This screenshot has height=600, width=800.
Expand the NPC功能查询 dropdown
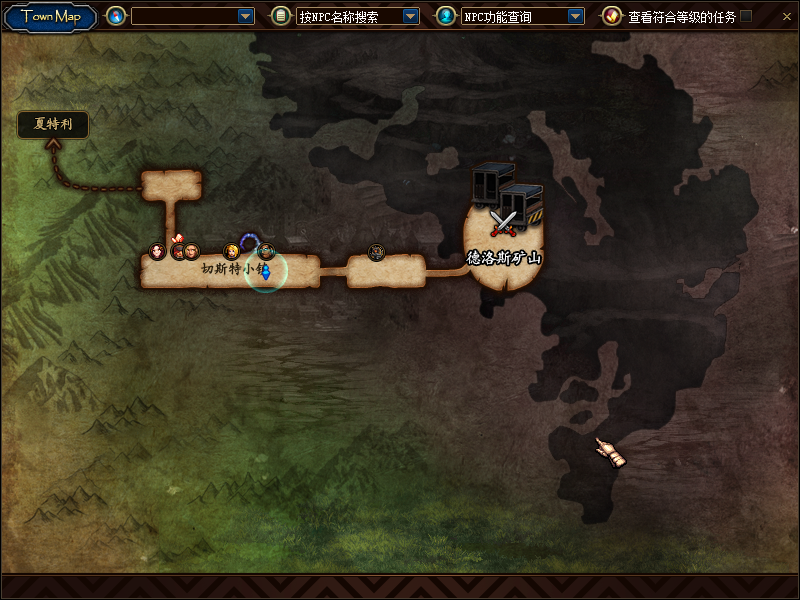(575, 16)
